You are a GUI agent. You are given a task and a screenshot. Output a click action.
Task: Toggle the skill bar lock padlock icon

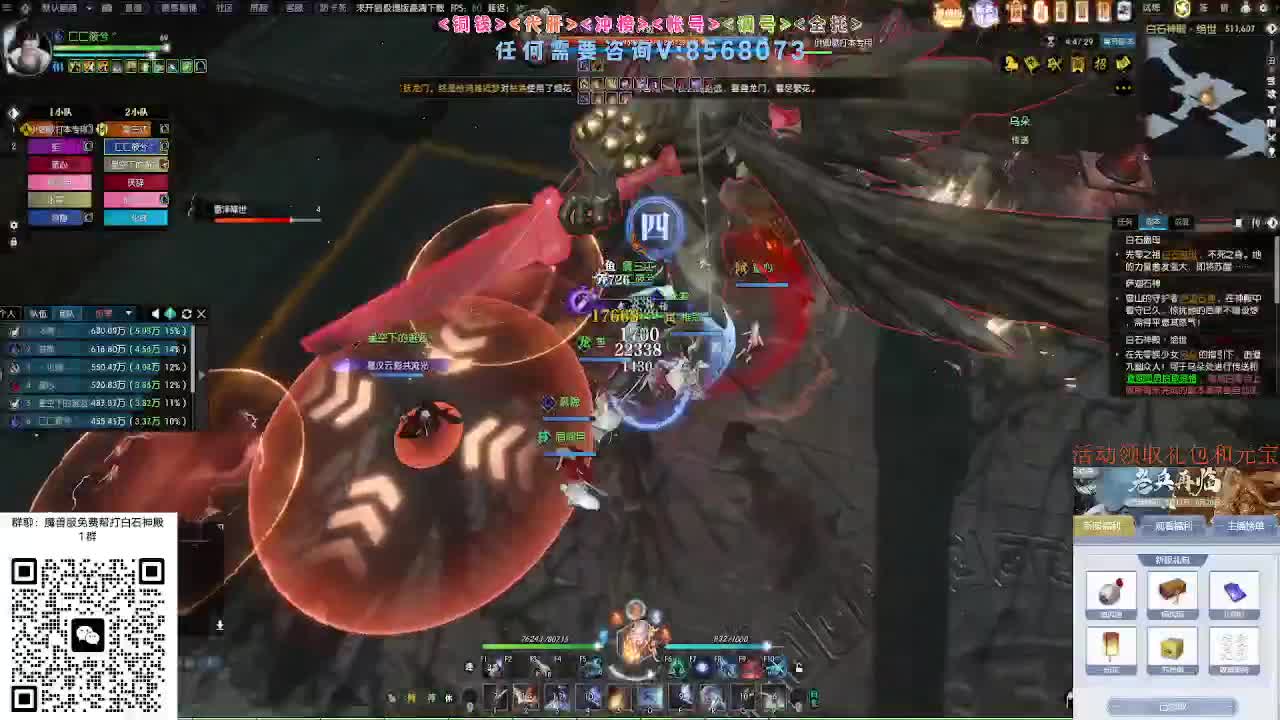[x=799, y=667]
